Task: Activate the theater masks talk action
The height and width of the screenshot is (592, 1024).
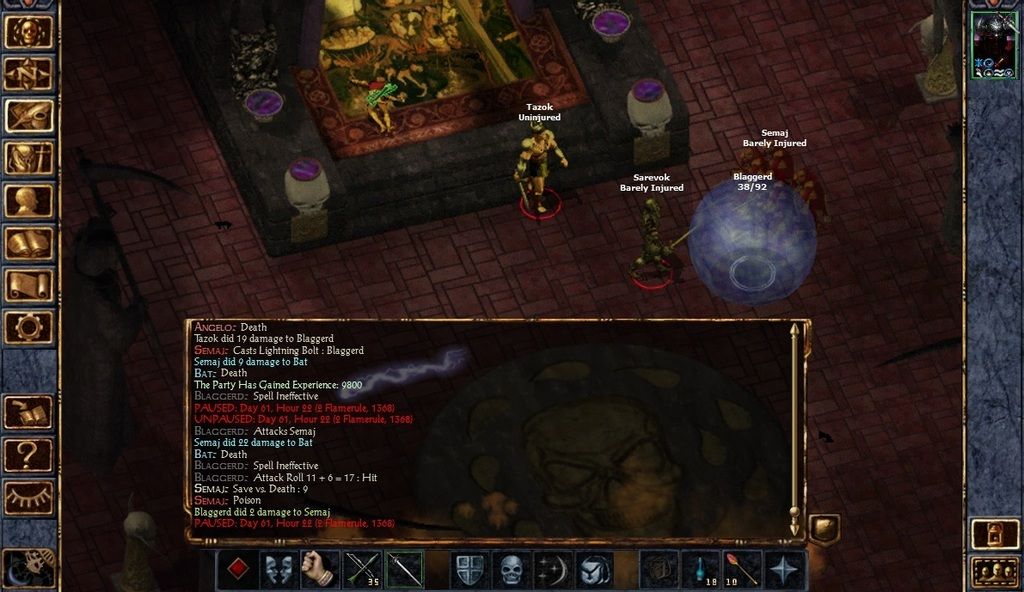Action: pos(279,570)
